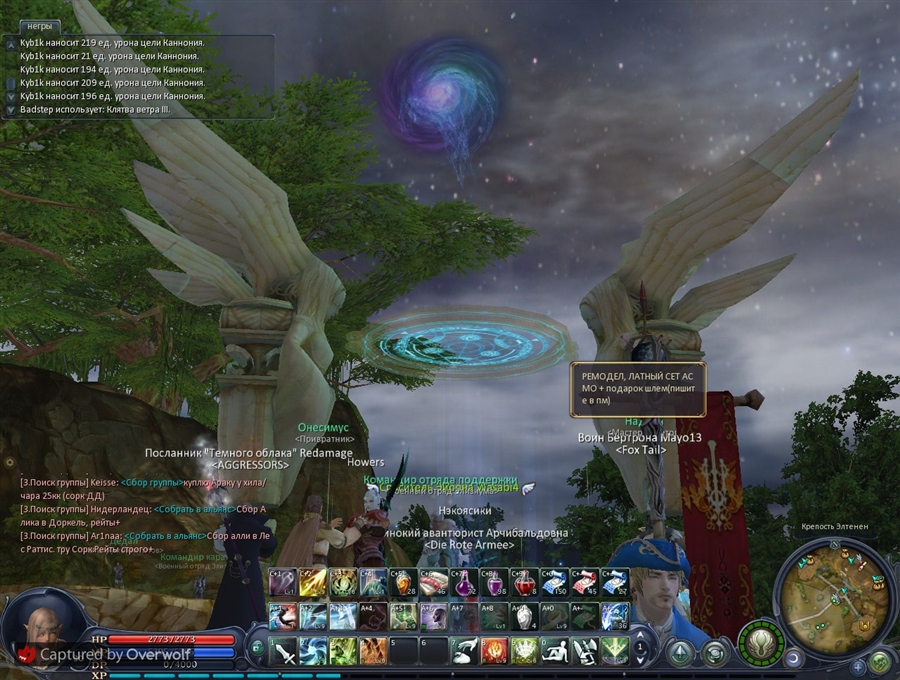
Task: Click the plus button below the minimap
Action: (x=857, y=665)
